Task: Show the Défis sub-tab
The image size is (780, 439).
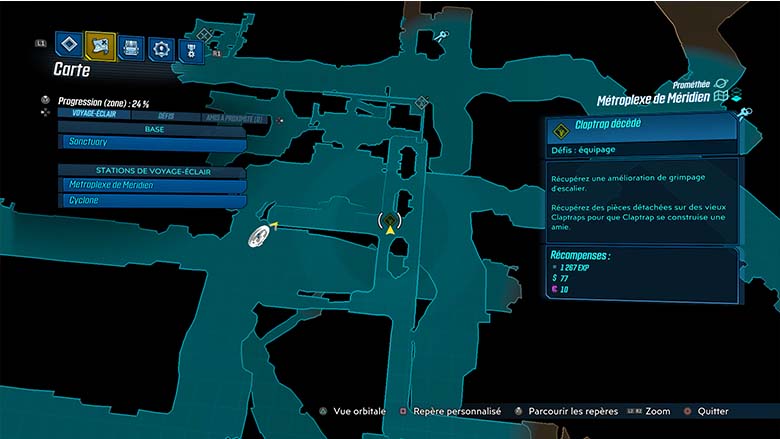Action: coord(166,116)
